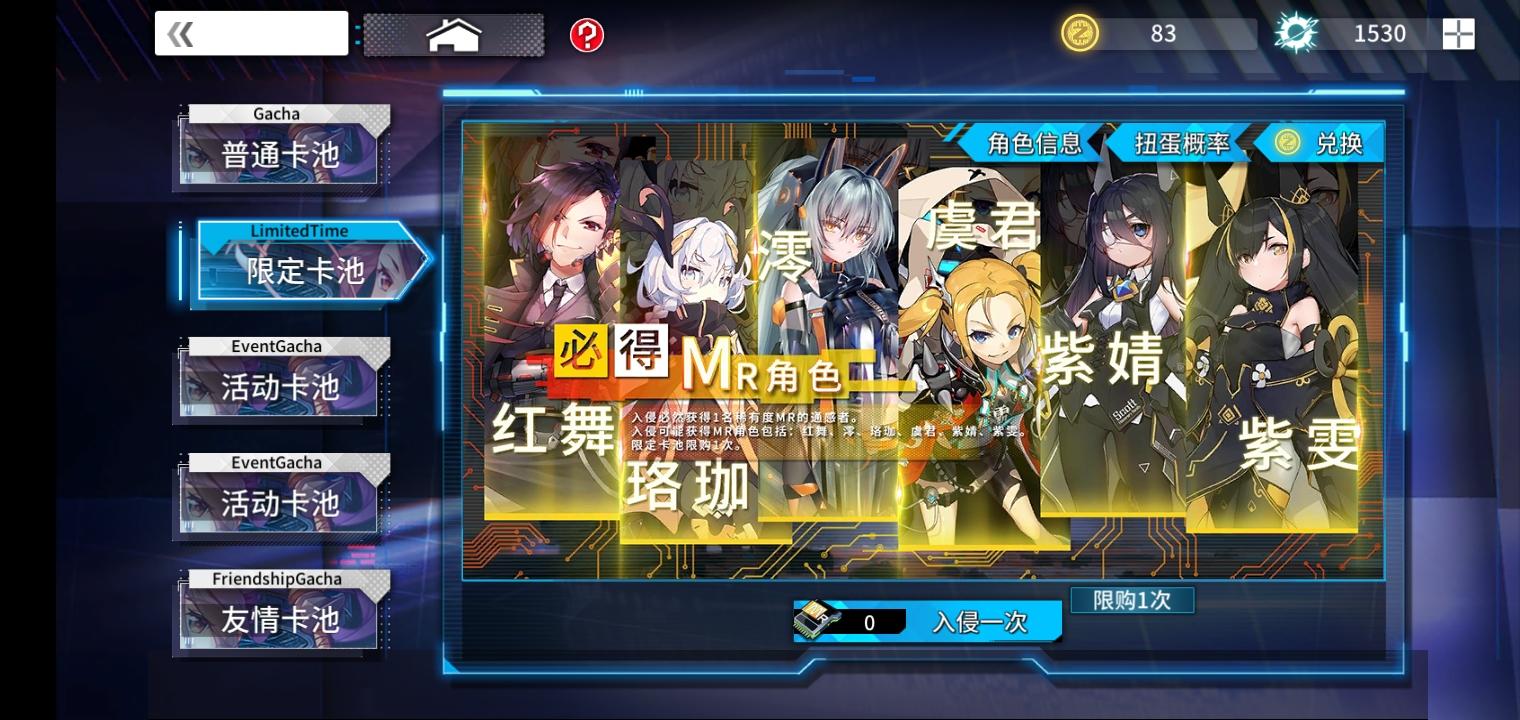Click the gold coin currency icon
Viewport: 1520px width, 720px height.
tap(1080, 33)
